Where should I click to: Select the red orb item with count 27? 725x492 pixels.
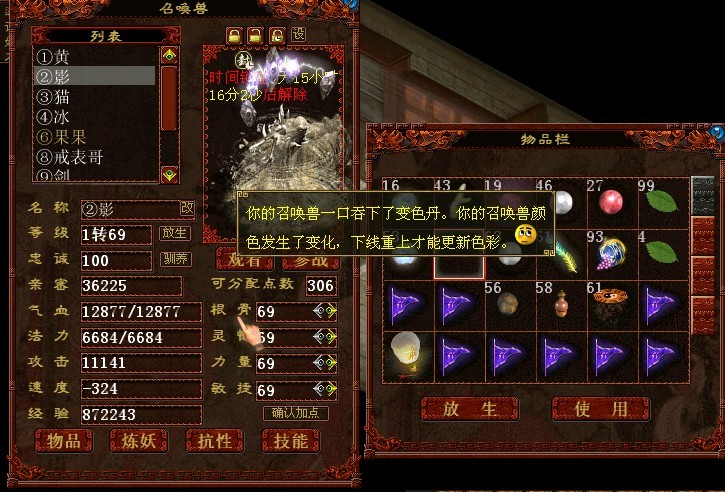pos(611,201)
